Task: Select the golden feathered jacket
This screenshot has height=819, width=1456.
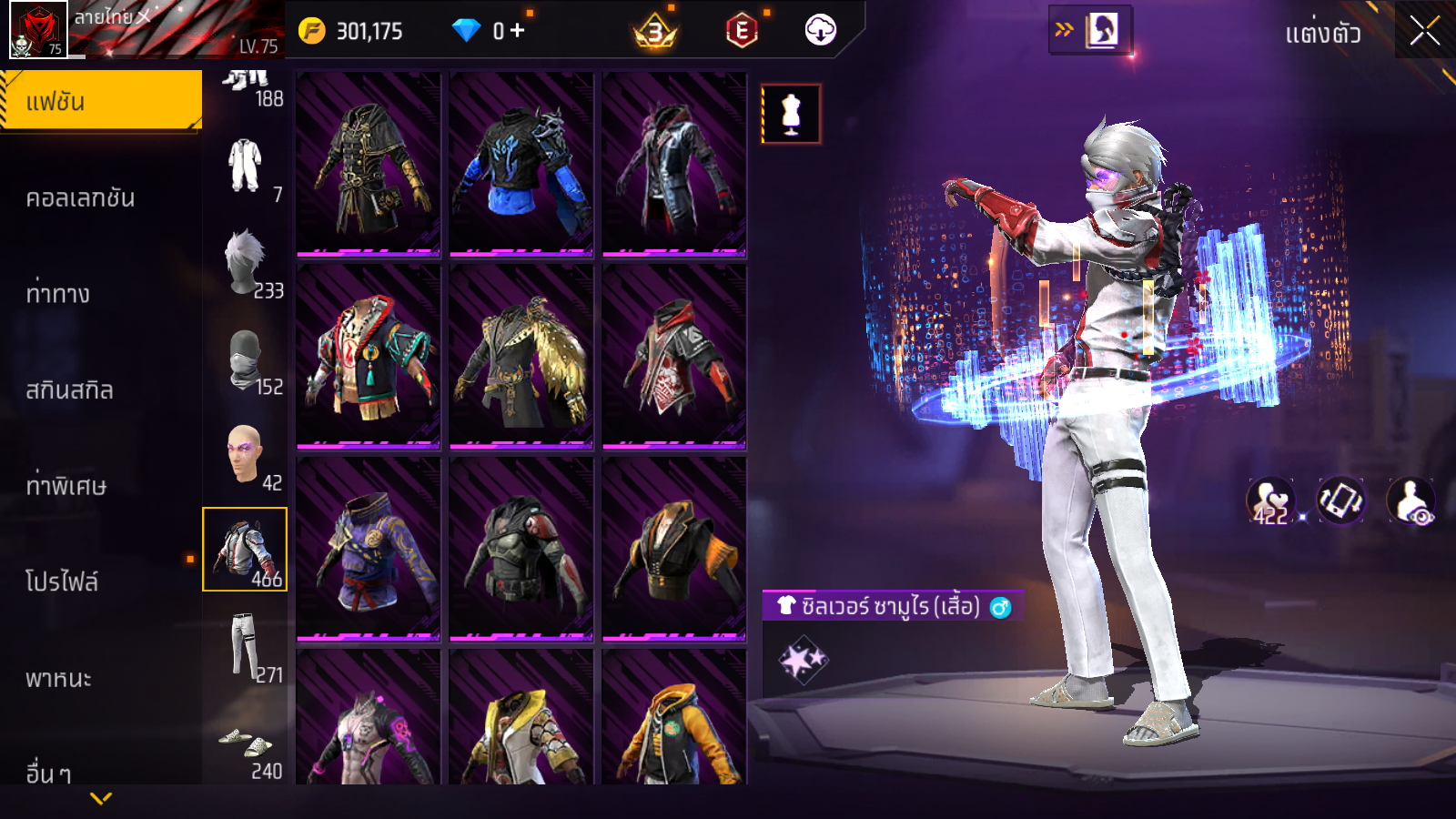Action: 521,356
